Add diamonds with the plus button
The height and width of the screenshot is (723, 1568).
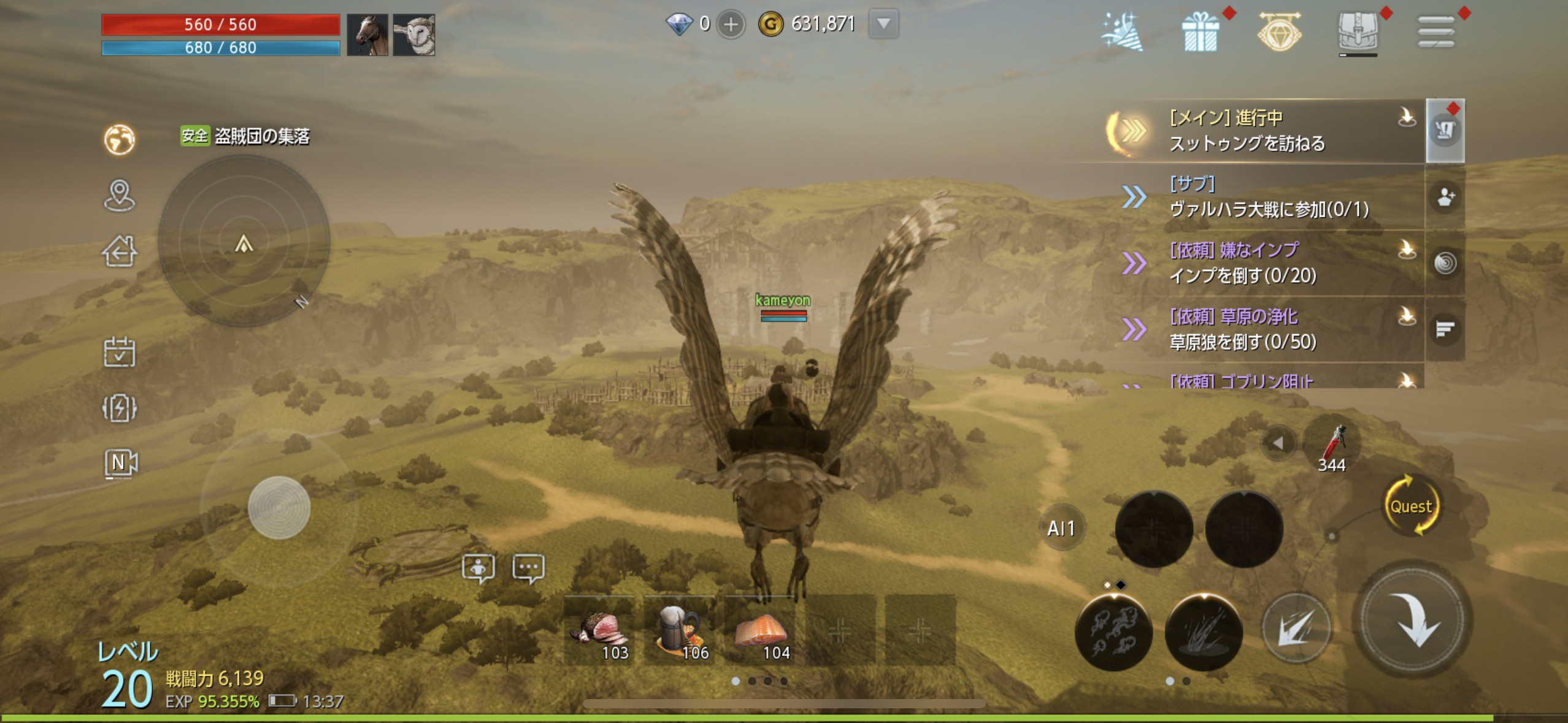[x=731, y=25]
